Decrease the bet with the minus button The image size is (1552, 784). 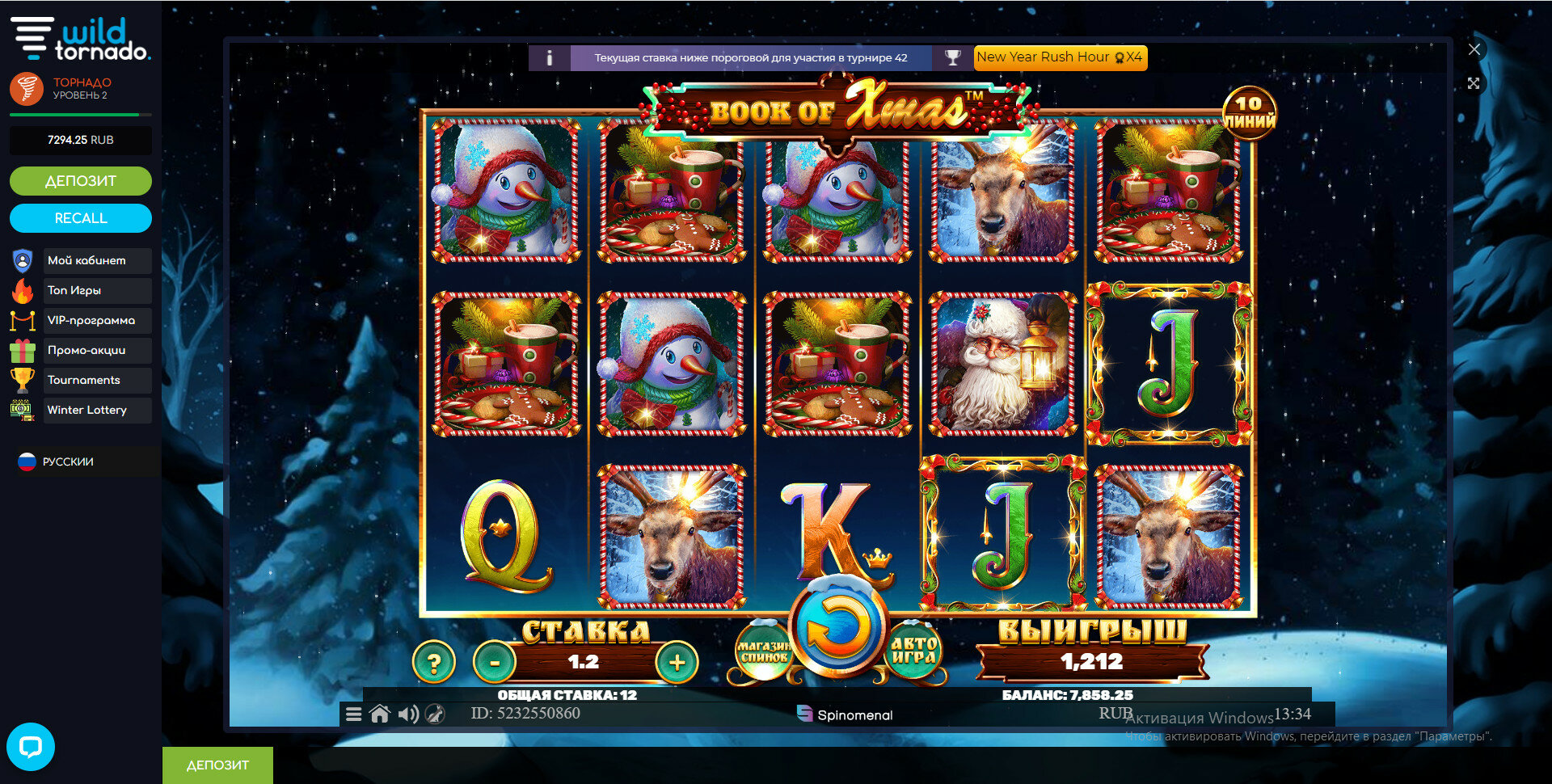[495, 663]
